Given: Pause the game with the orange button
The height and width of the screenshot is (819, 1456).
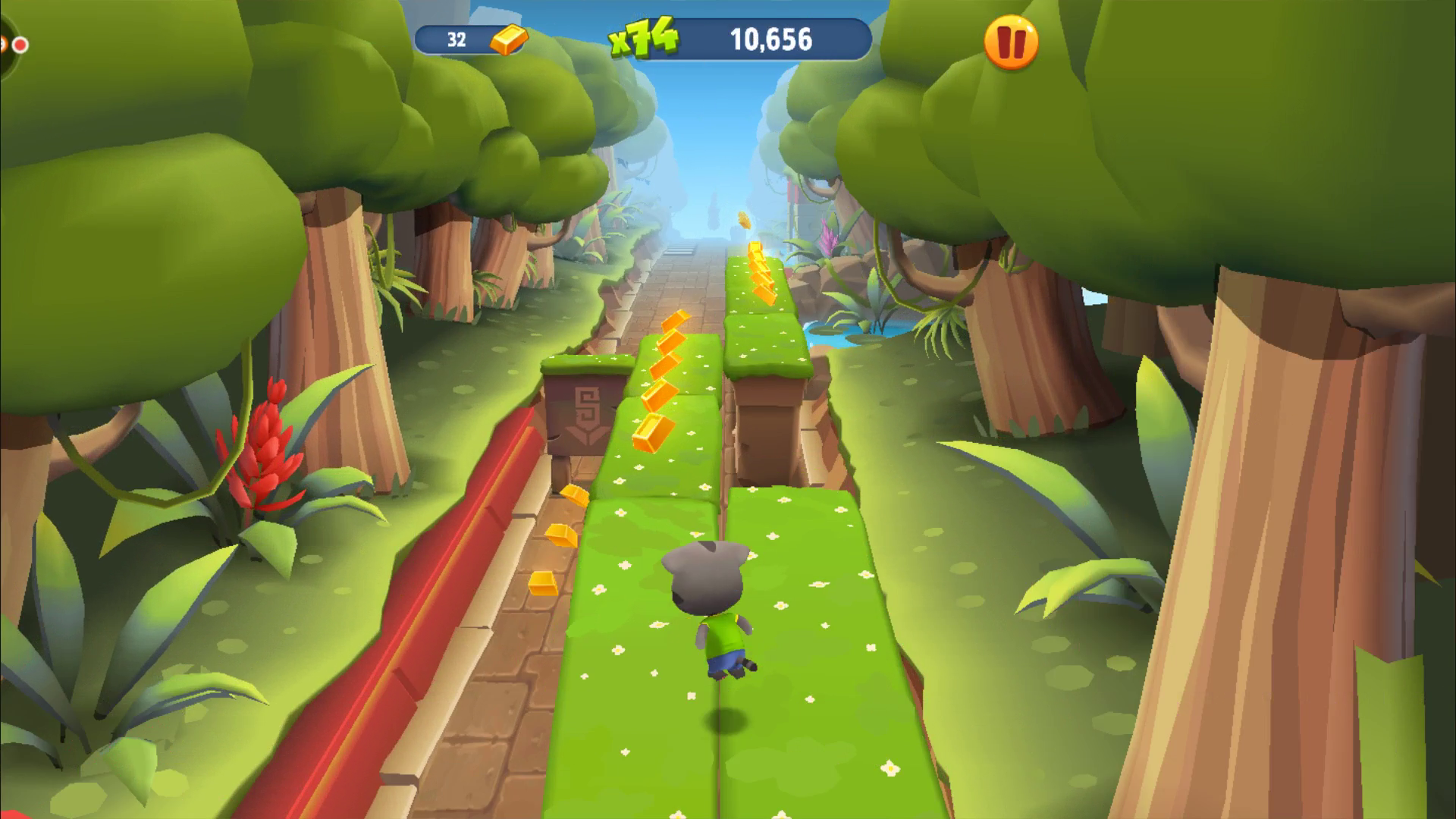Looking at the screenshot, I should click(1011, 42).
